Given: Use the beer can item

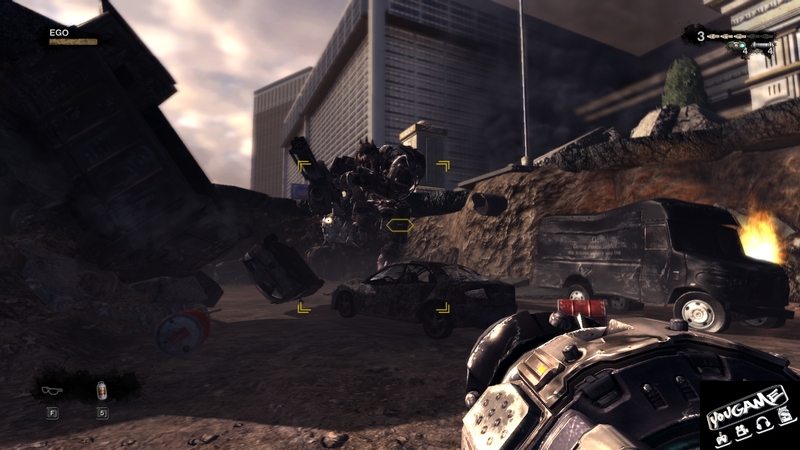Looking at the screenshot, I should [101, 389].
